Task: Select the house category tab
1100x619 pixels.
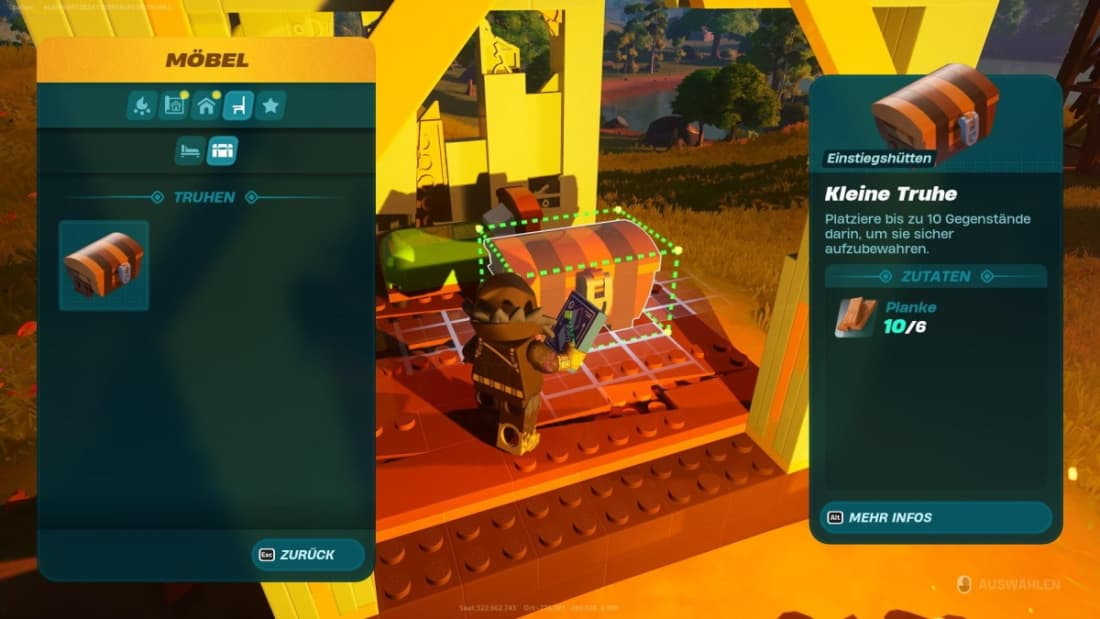Action: pyautogui.click(x=206, y=105)
